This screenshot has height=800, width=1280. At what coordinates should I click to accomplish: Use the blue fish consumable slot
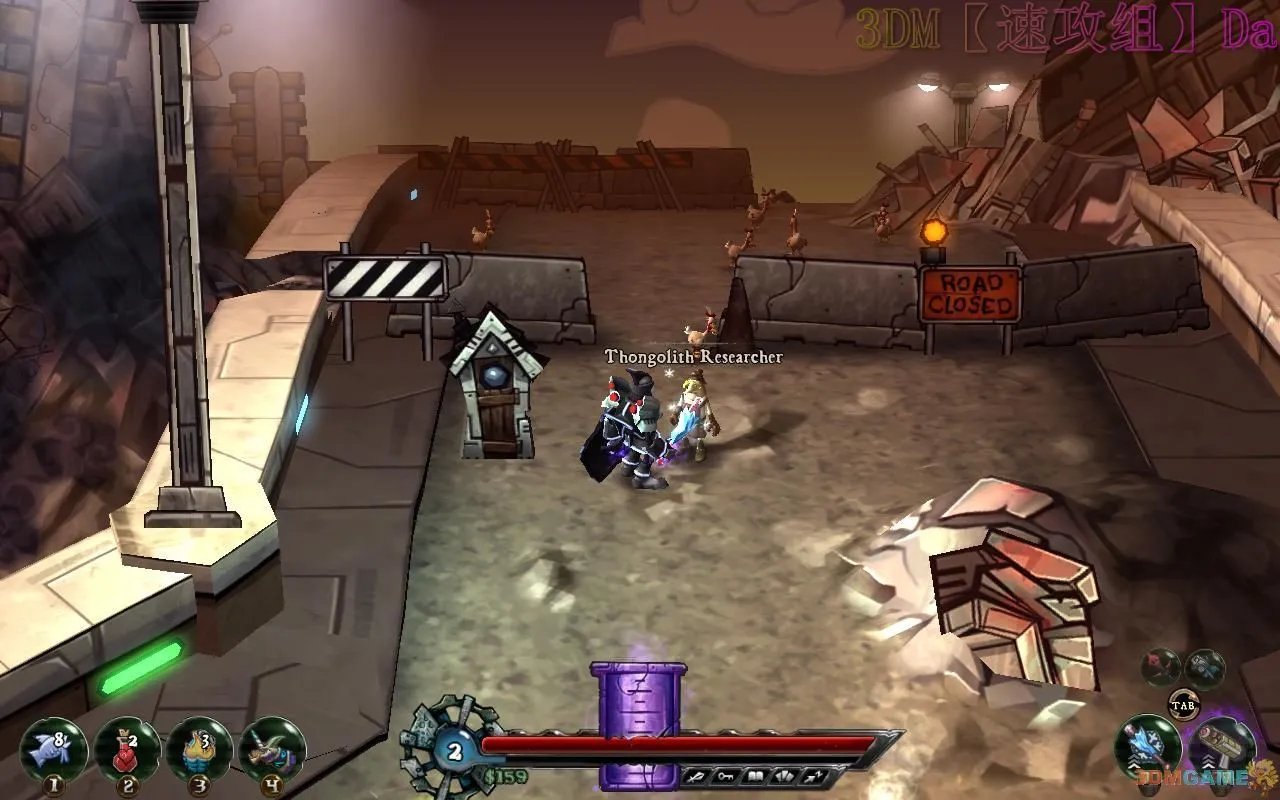53,749
